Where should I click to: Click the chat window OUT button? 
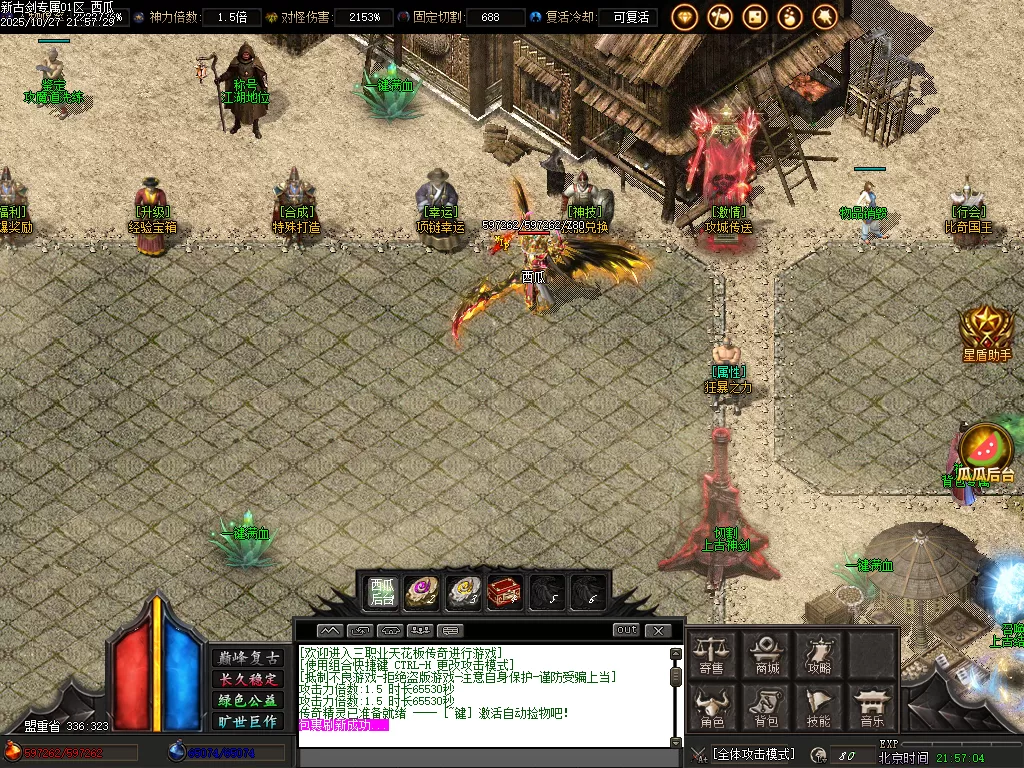tap(626, 630)
